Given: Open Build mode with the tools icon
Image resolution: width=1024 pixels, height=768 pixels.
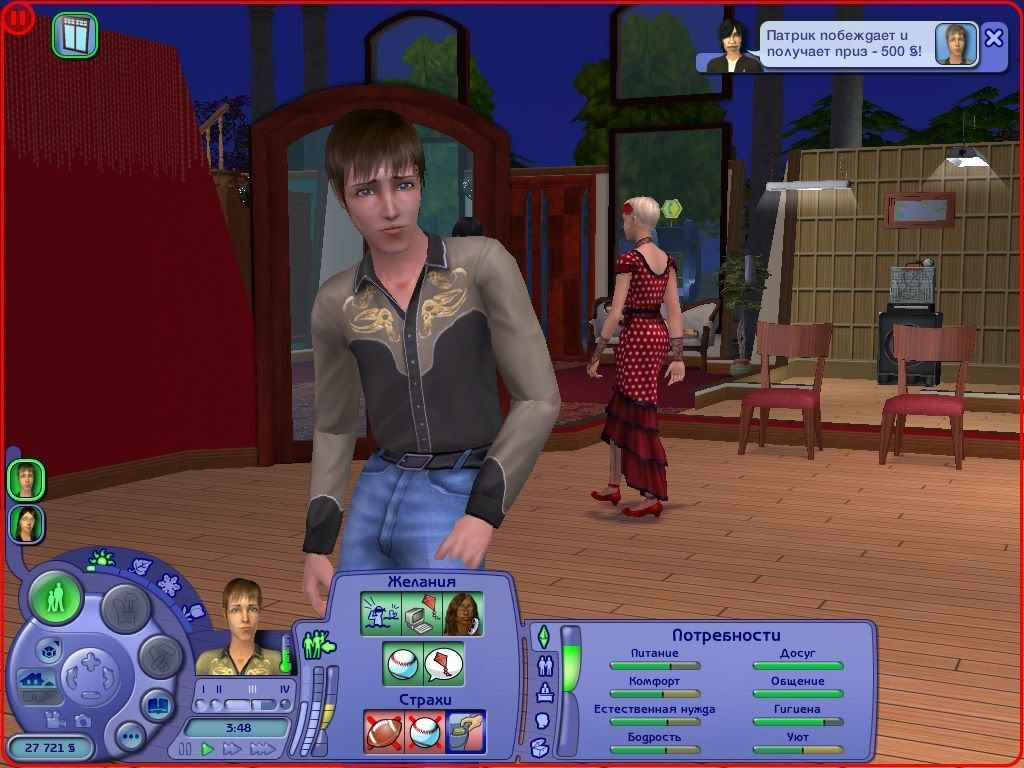Looking at the screenshot, I should click(160, 655).
